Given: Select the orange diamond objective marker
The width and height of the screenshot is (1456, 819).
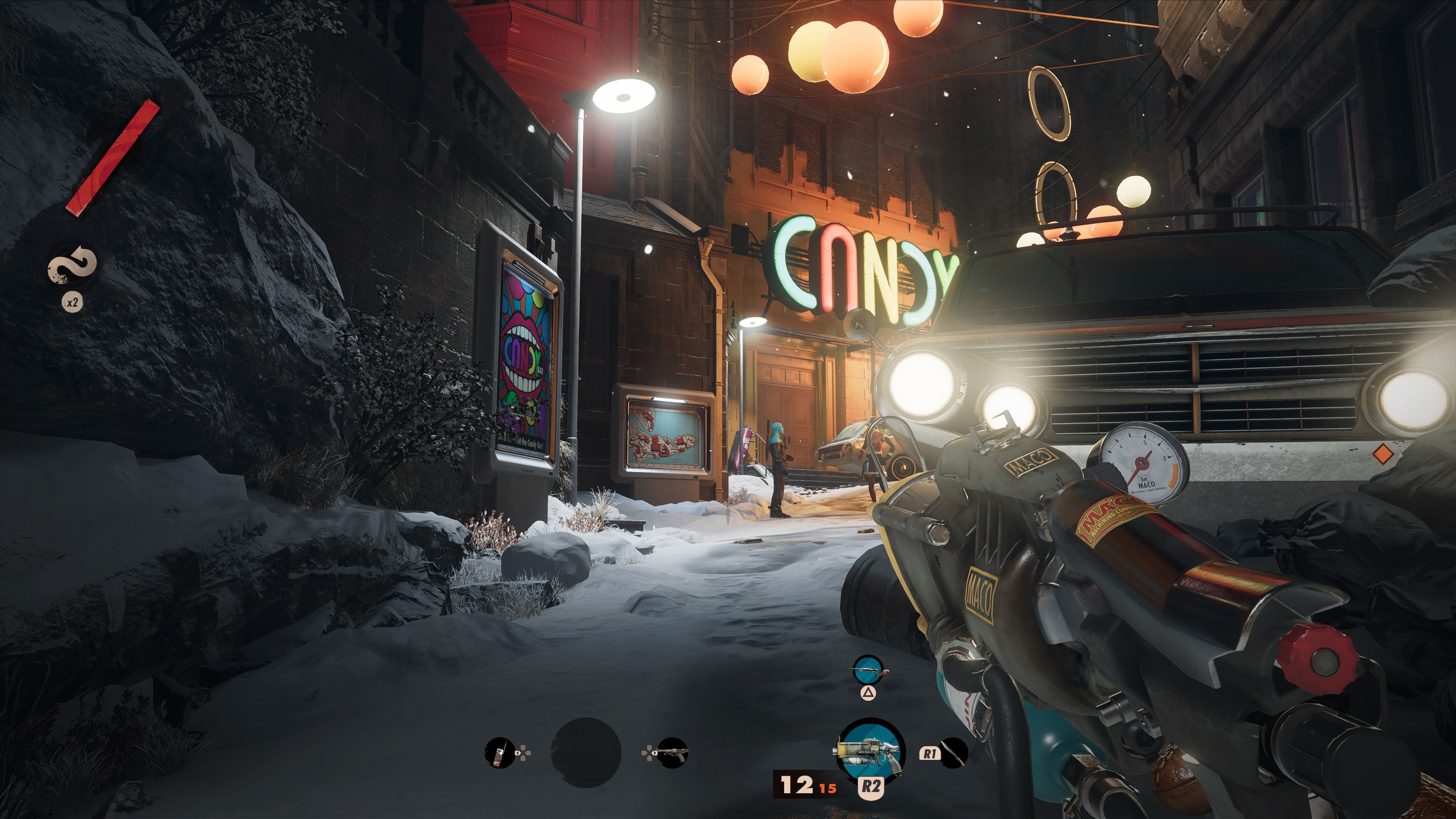Looking at the screenshot, I should click(1383, 454).
